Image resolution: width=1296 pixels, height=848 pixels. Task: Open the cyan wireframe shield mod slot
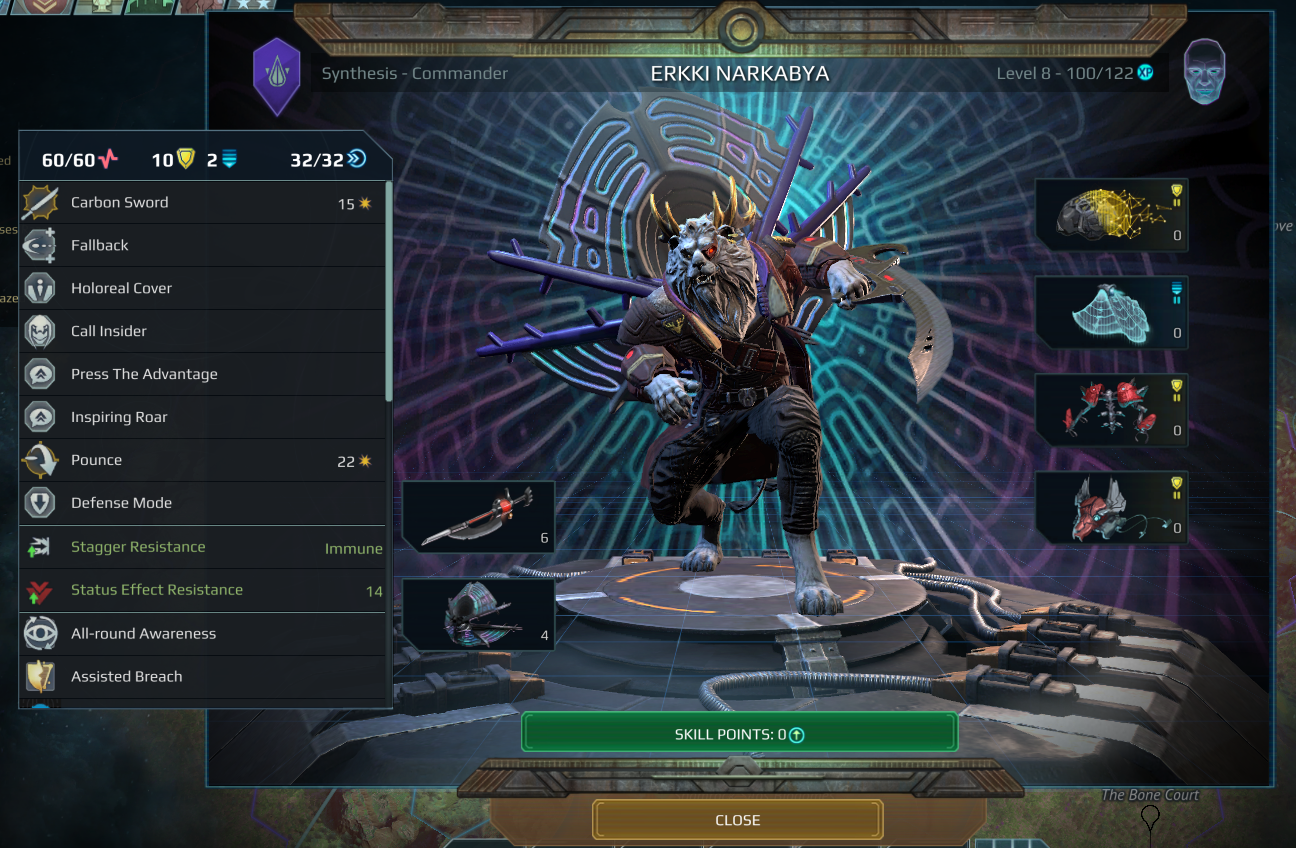1111,312
